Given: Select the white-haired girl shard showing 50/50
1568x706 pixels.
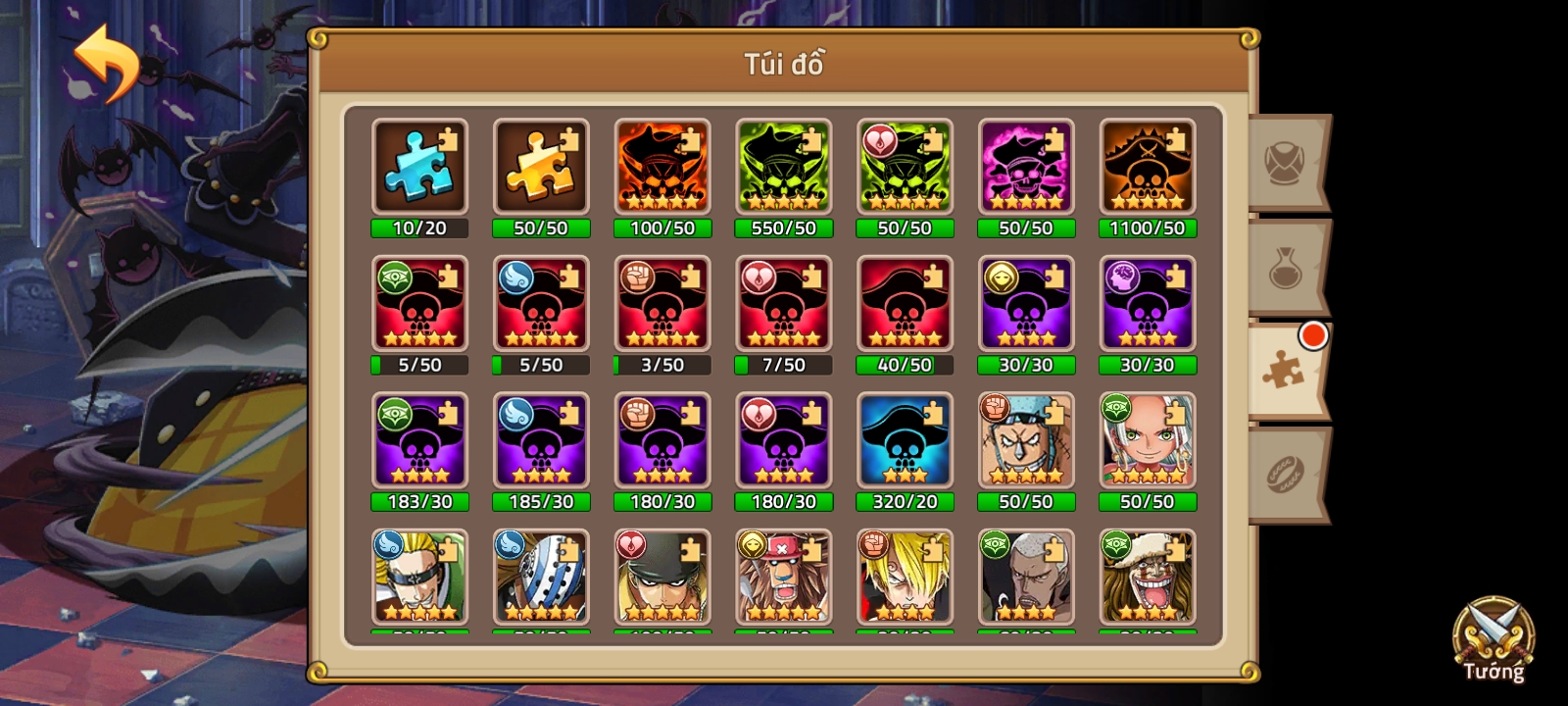Looking at the screenshot, I should click(1147, 439).
